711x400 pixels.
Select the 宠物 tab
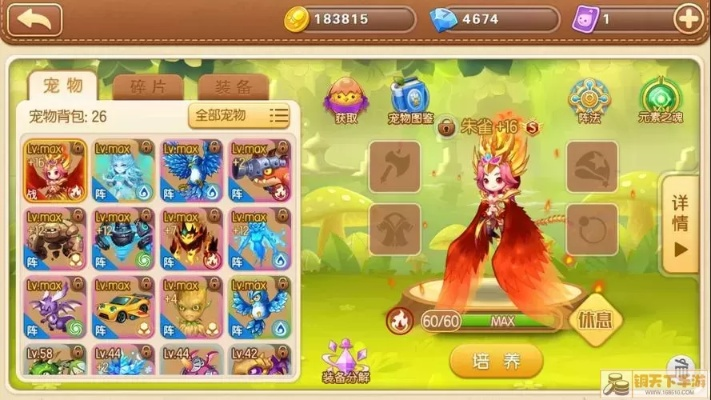(62, 85)
